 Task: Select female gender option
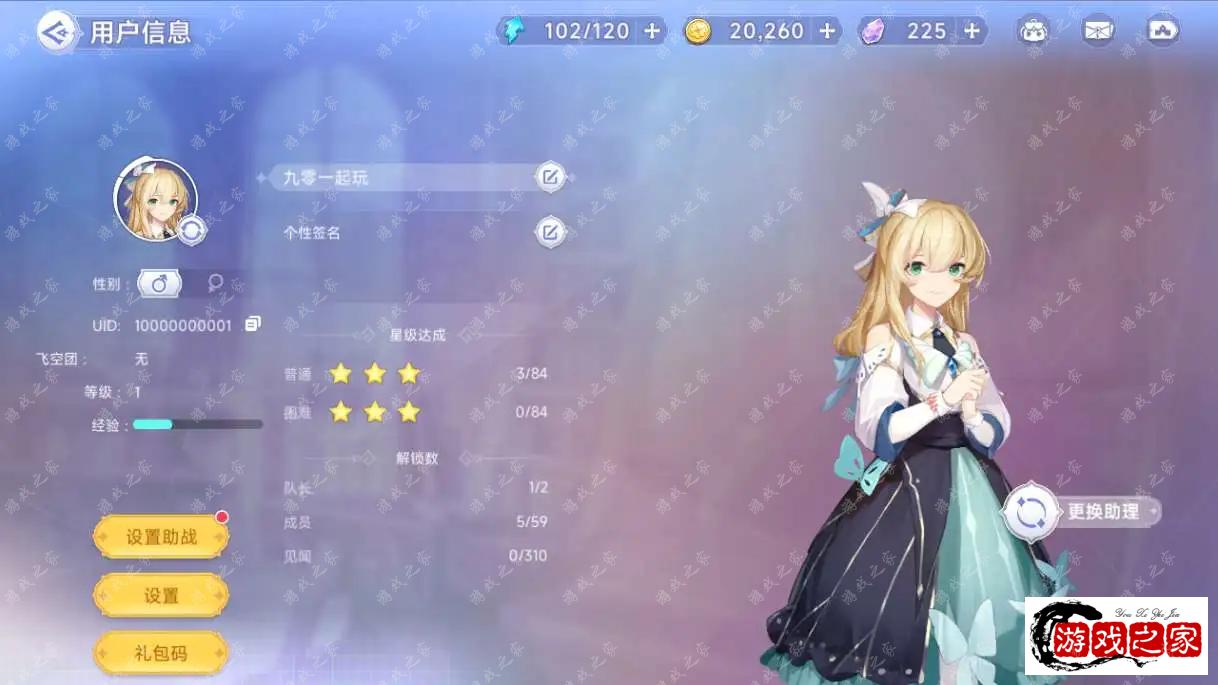click(215, 284)
